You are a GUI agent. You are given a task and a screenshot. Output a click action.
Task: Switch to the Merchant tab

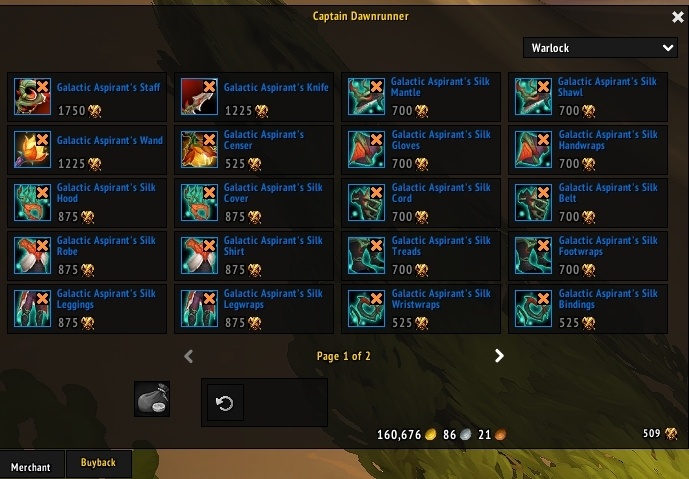[31, 467]
